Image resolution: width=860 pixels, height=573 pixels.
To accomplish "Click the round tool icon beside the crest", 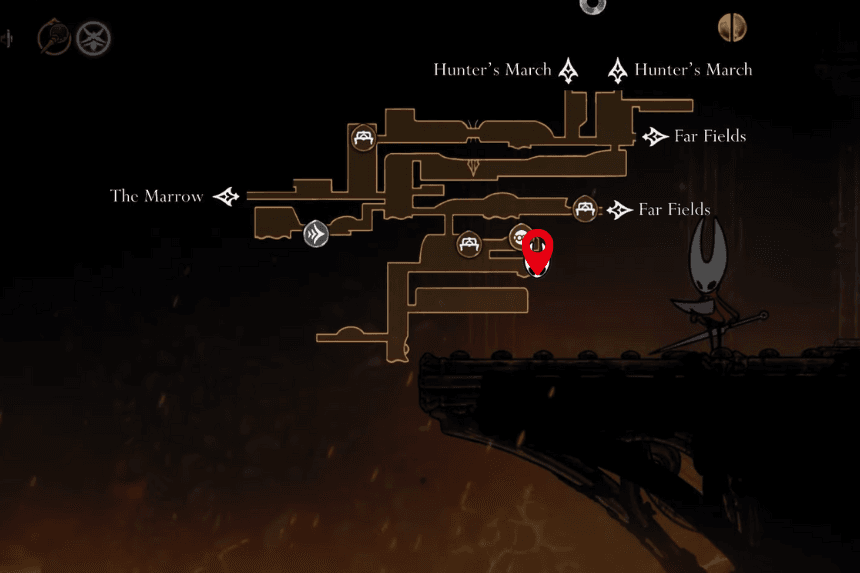I will [52, 39].
